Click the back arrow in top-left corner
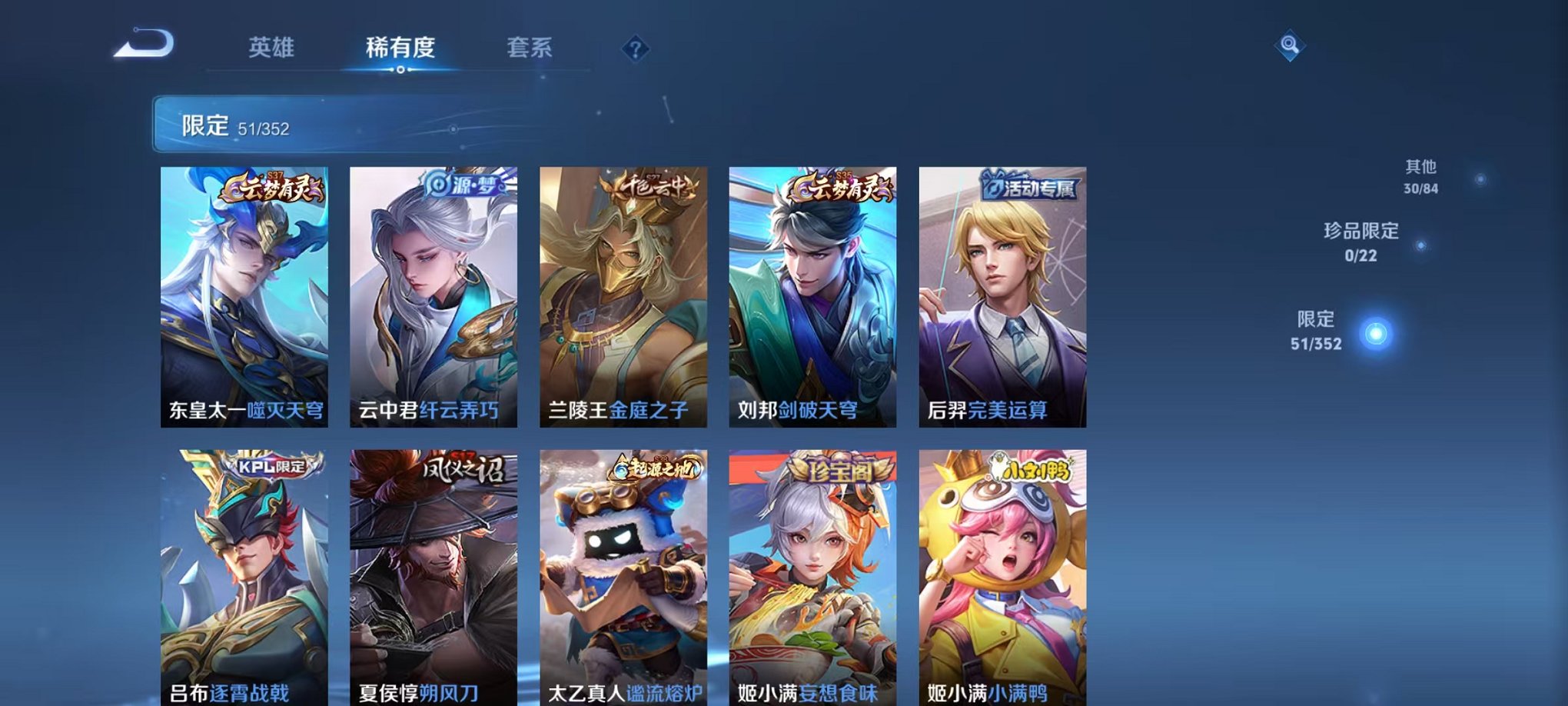The image size is (1568, 706). pyautogui.click(x=143, y=44)
